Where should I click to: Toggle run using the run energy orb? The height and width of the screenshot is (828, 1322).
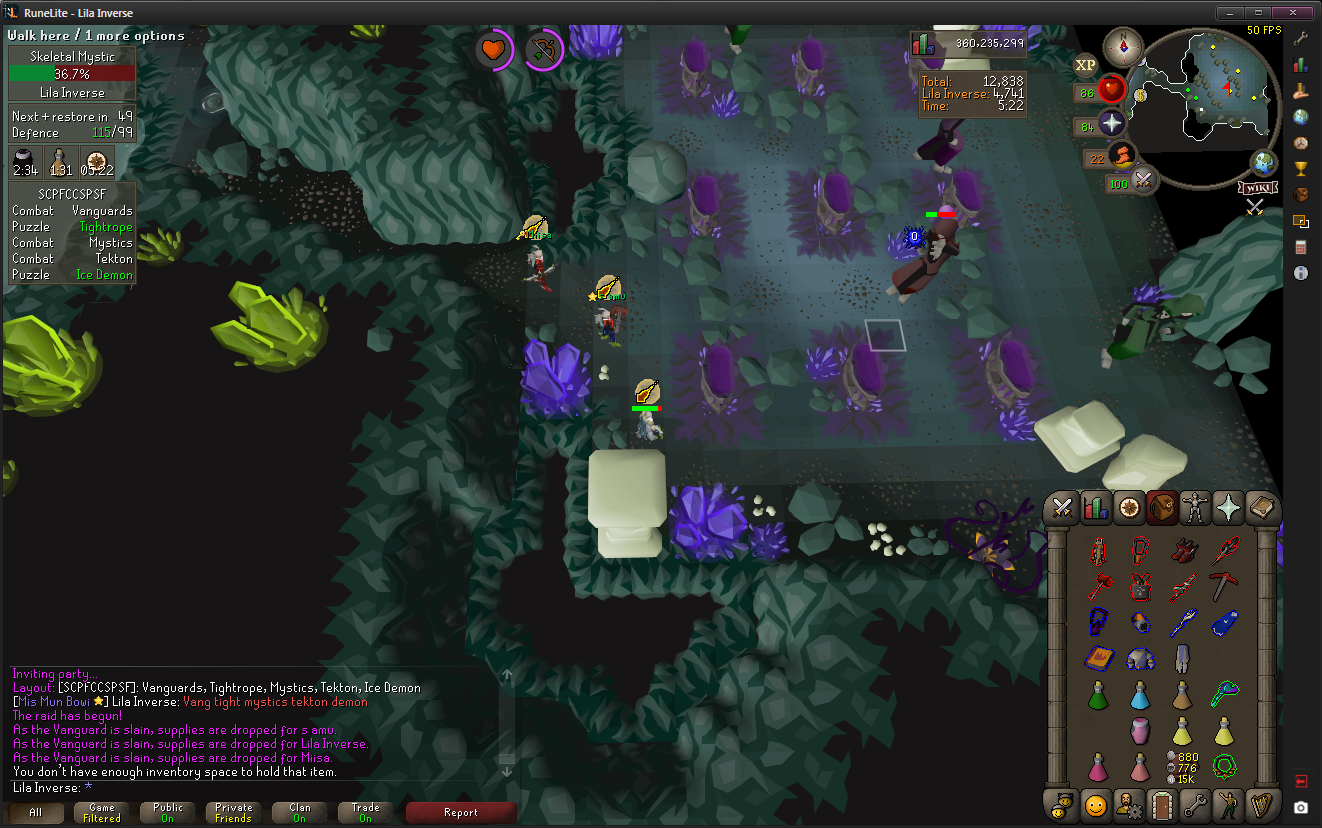click(1122, 155)
